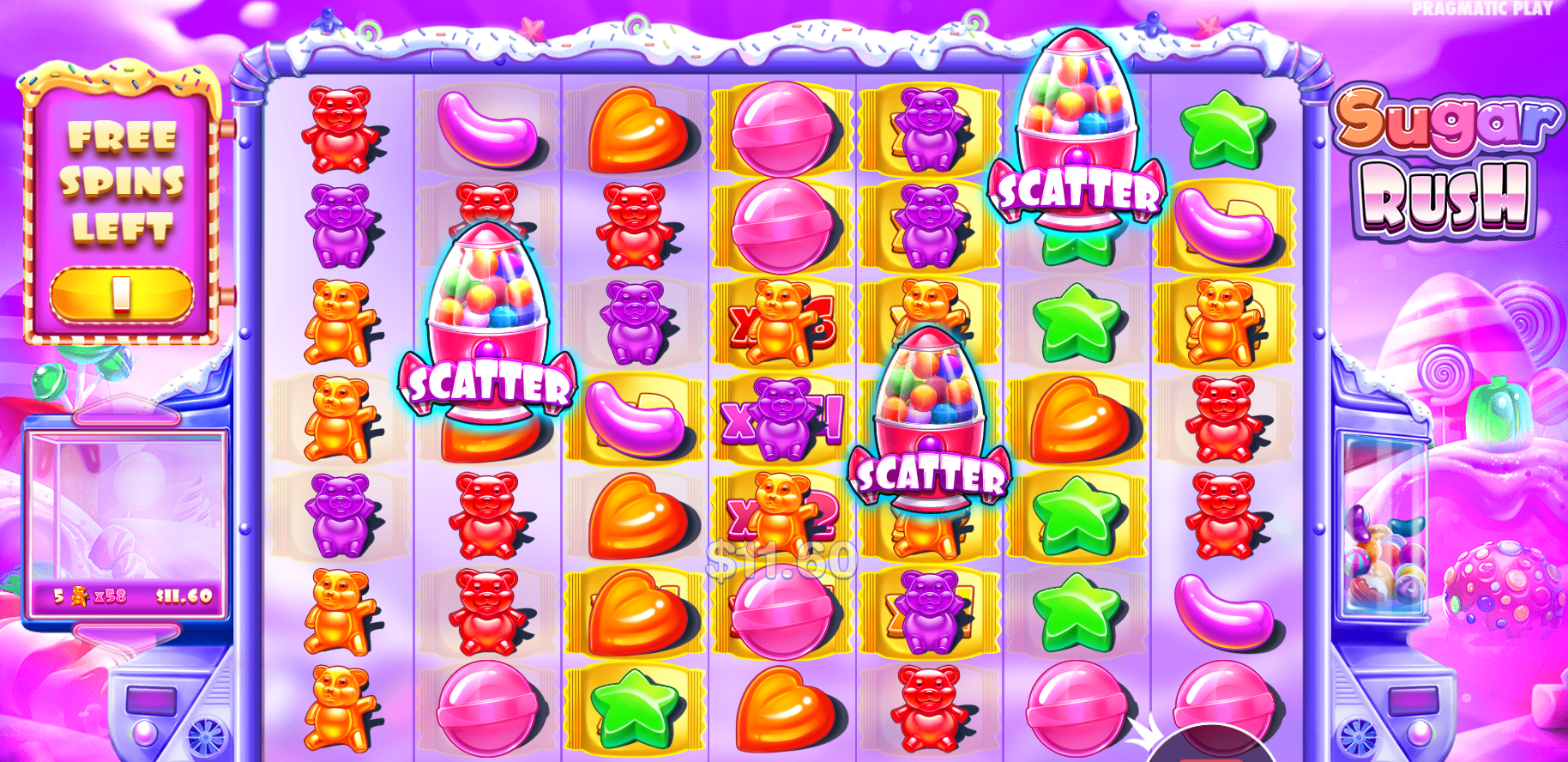Image resolution: width=1568 pixels, height=762 pixels.
Task: Select the green star candy symbol top right
Action: click(x=1222, y=129)
